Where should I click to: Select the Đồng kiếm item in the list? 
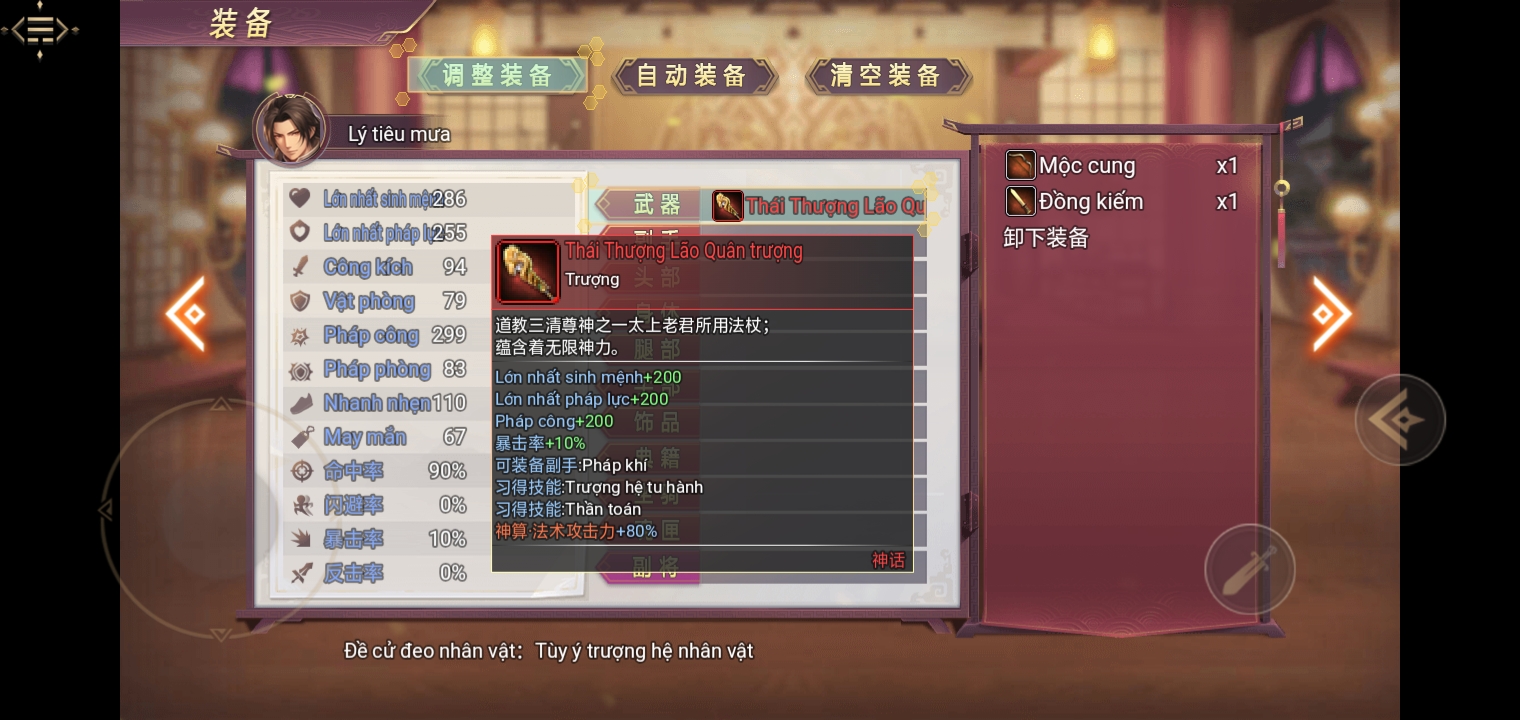pos(1089,202)
